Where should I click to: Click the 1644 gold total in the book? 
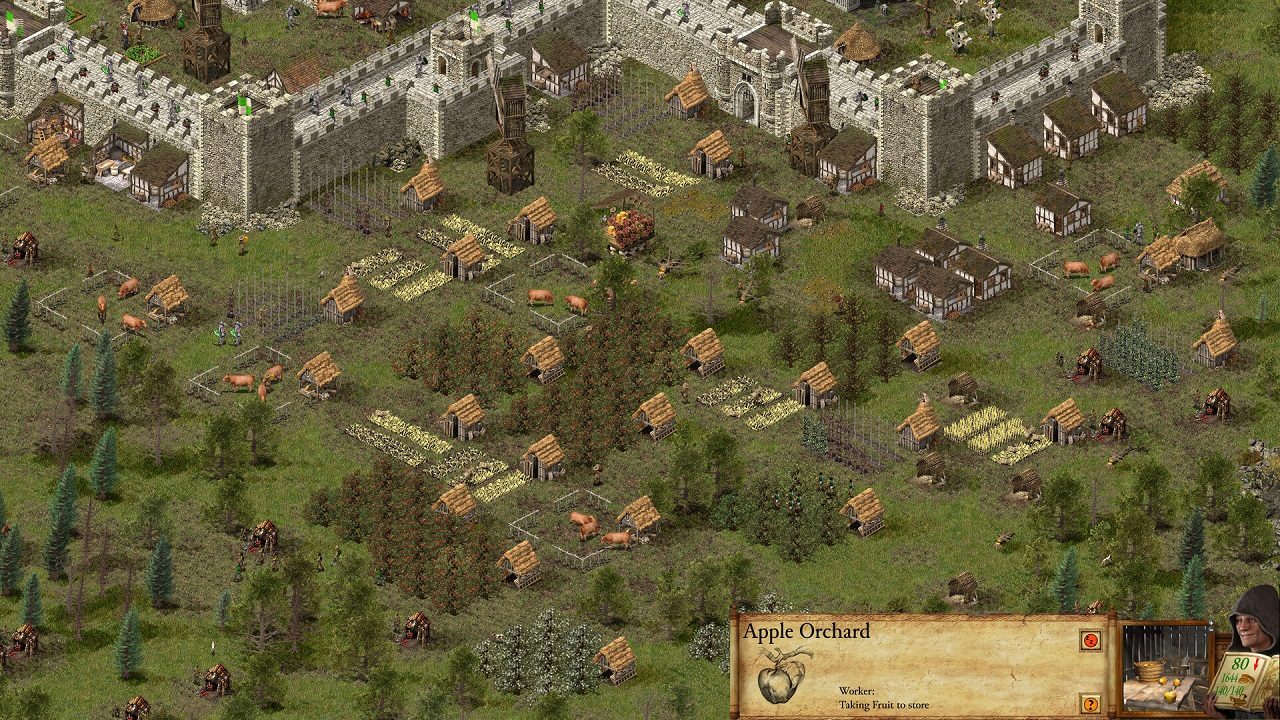click(x=1230, y=677)
